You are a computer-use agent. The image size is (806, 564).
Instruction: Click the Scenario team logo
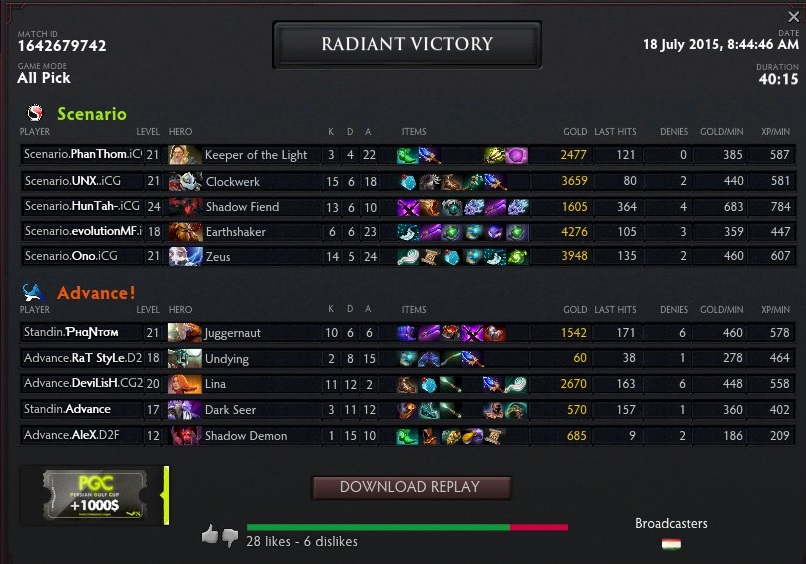click(x=36, y=114)
